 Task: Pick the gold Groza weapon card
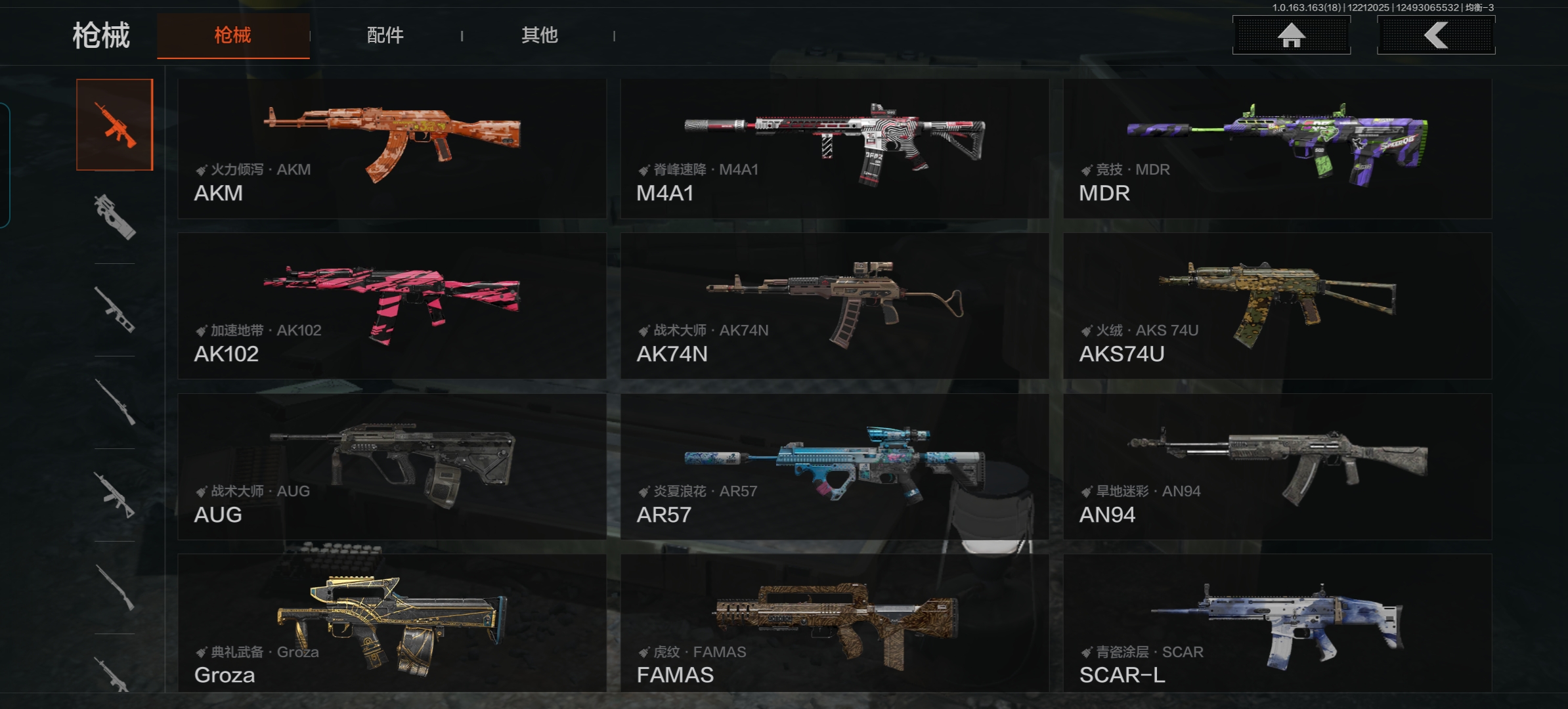(x=392, y=622)
